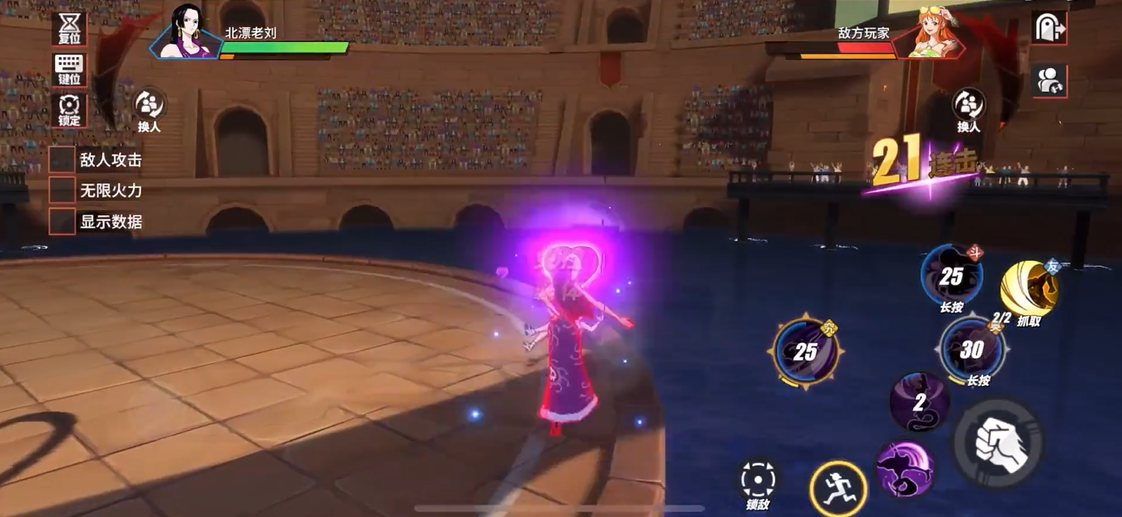
Task: Click the 换人 button beneath Nami's portrait
Action: [x=967, y=109]
